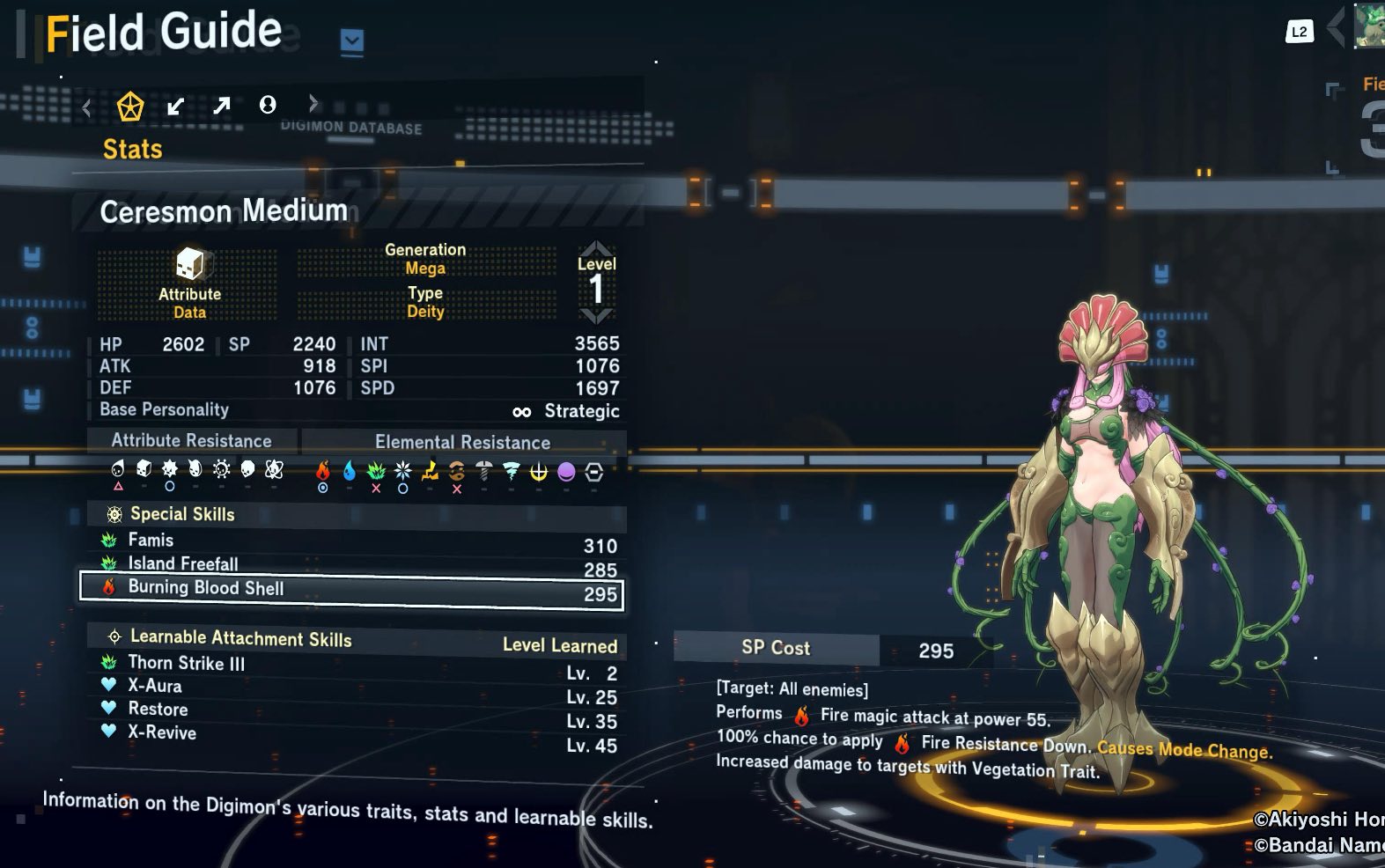Switch to the down-left arrow tab
The image size is (1385, 868).
176,107
